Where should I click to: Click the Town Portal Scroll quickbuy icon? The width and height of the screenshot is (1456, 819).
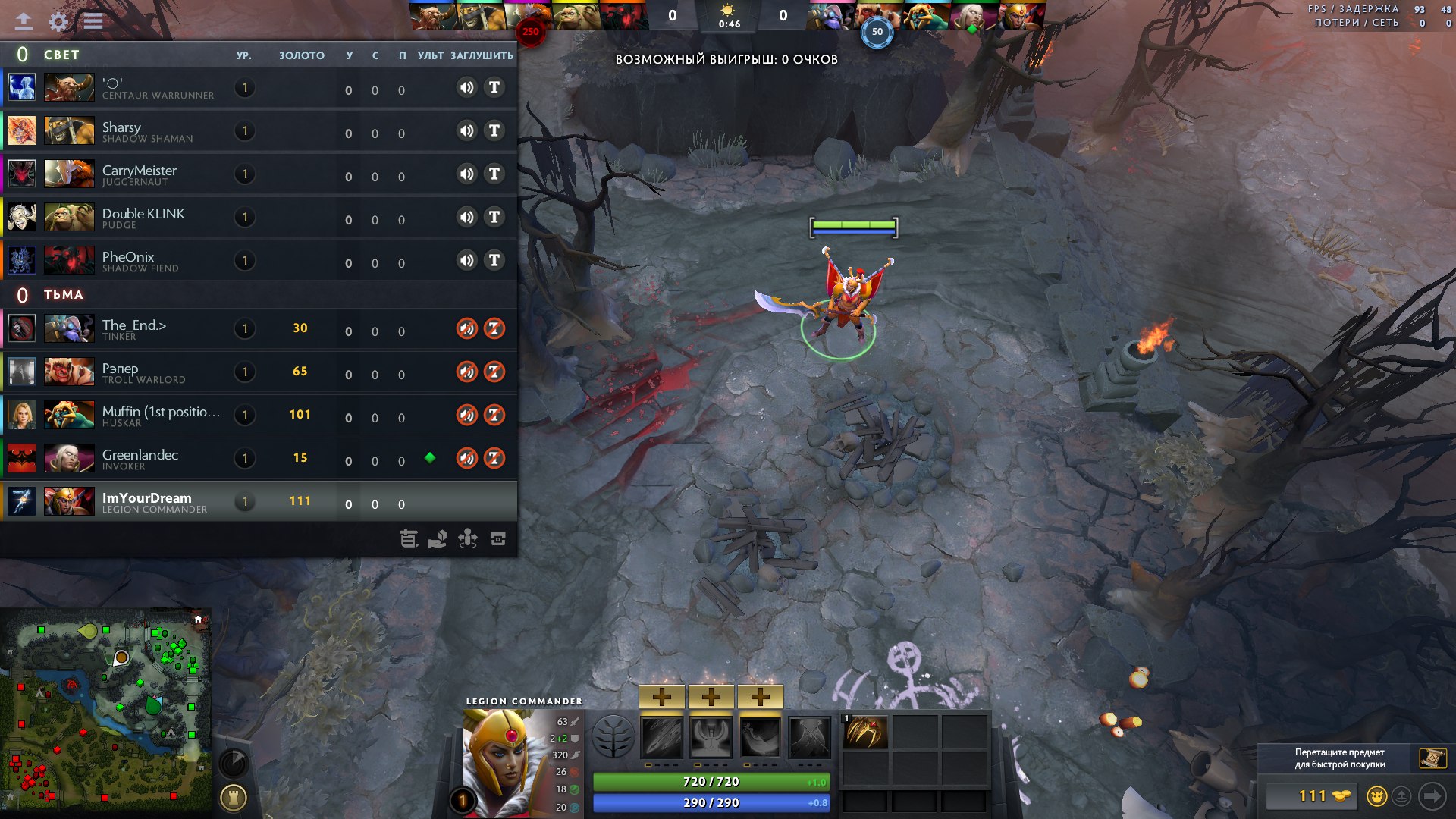pyautogui.click(x=1432, y=758)
